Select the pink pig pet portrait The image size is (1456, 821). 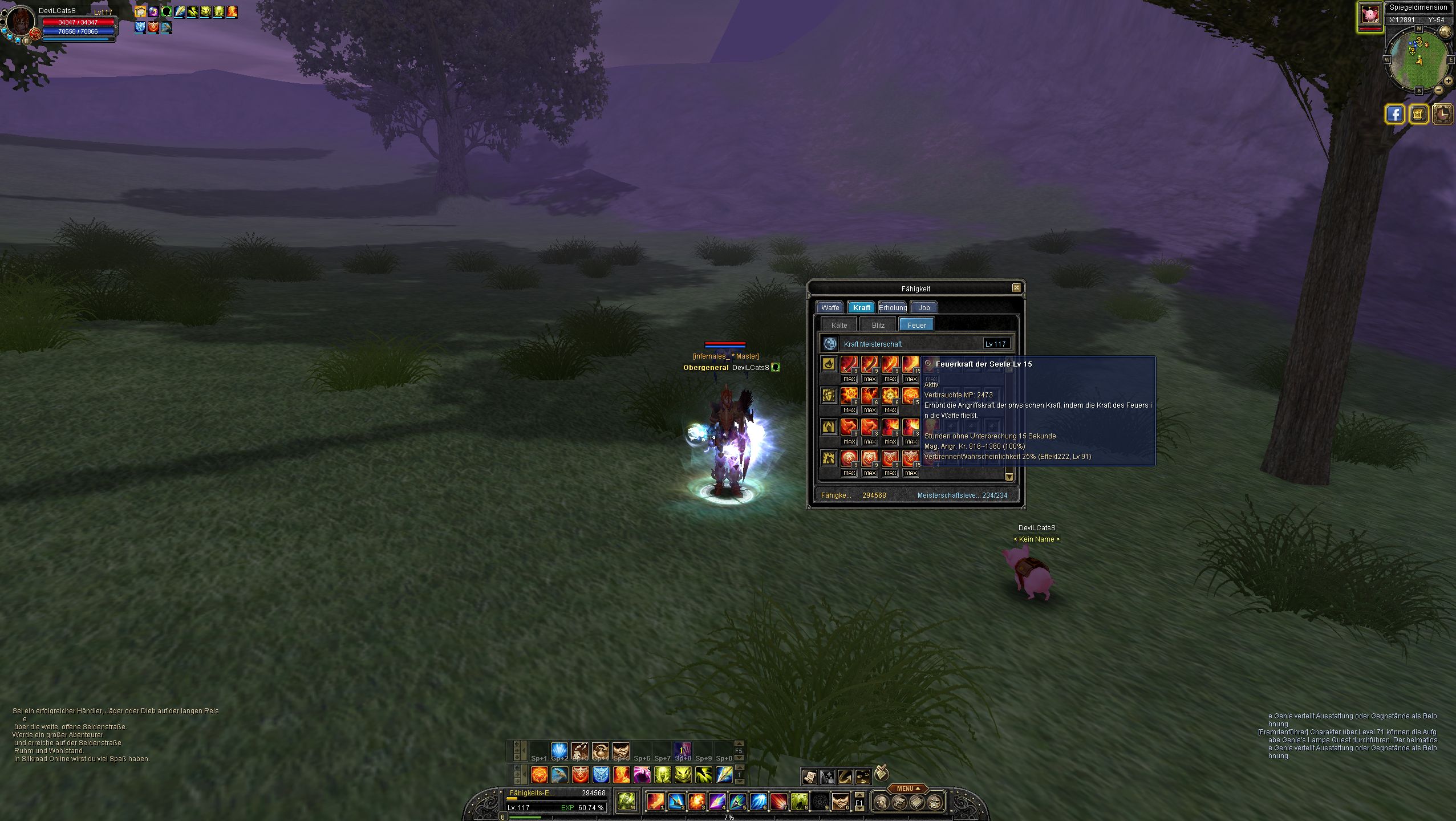(1370, 14)
